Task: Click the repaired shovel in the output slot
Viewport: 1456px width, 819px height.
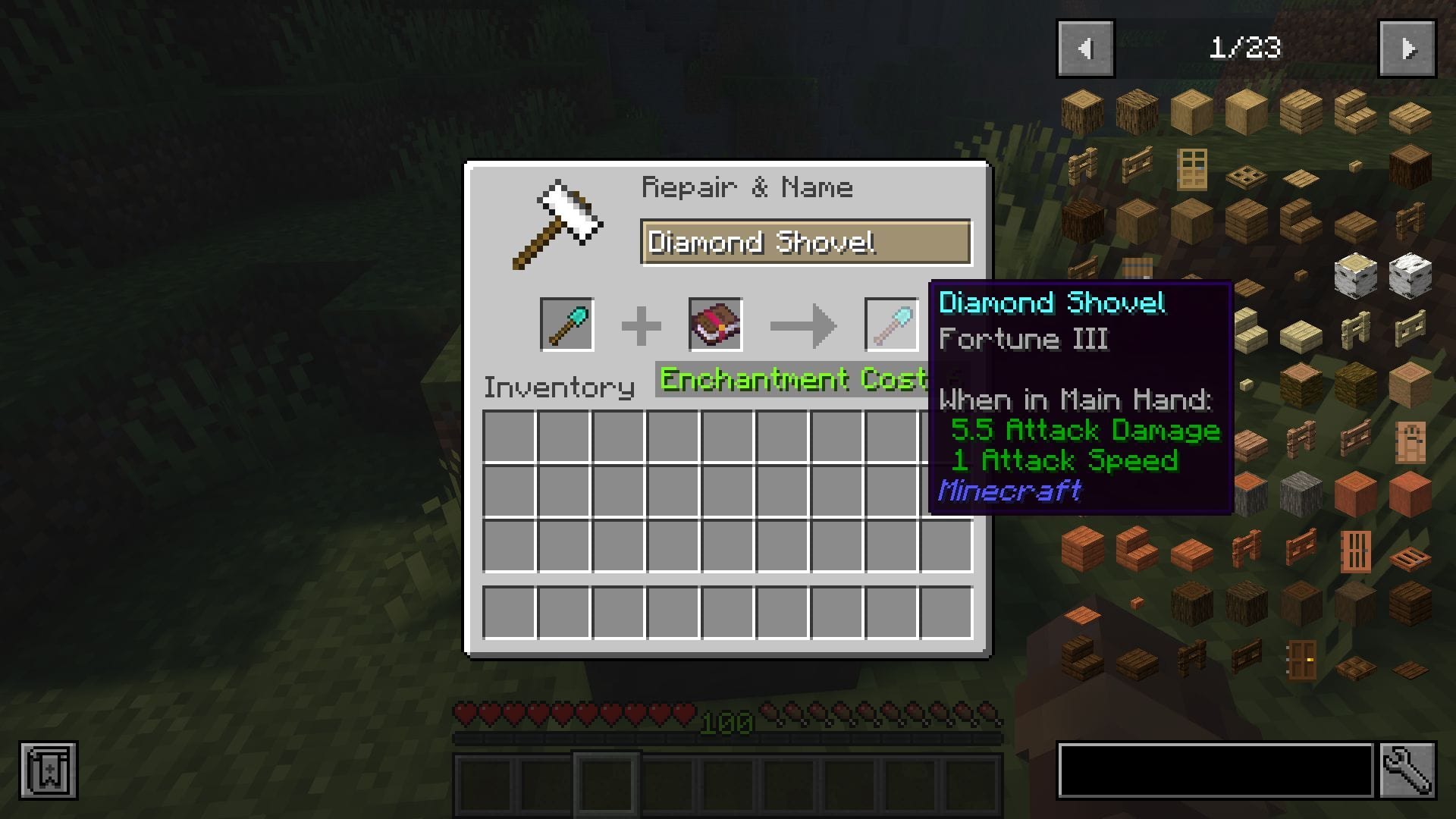Action: click(890, 325)
